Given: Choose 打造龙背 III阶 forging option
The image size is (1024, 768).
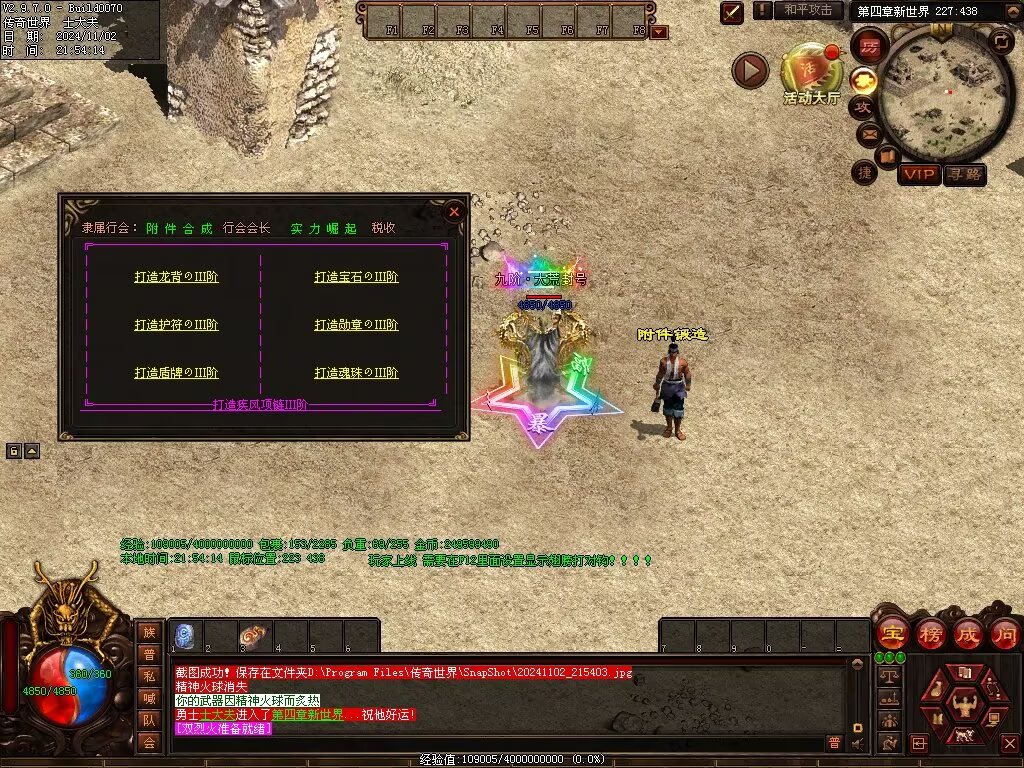Looking at the screenshot, I should 176,277.
